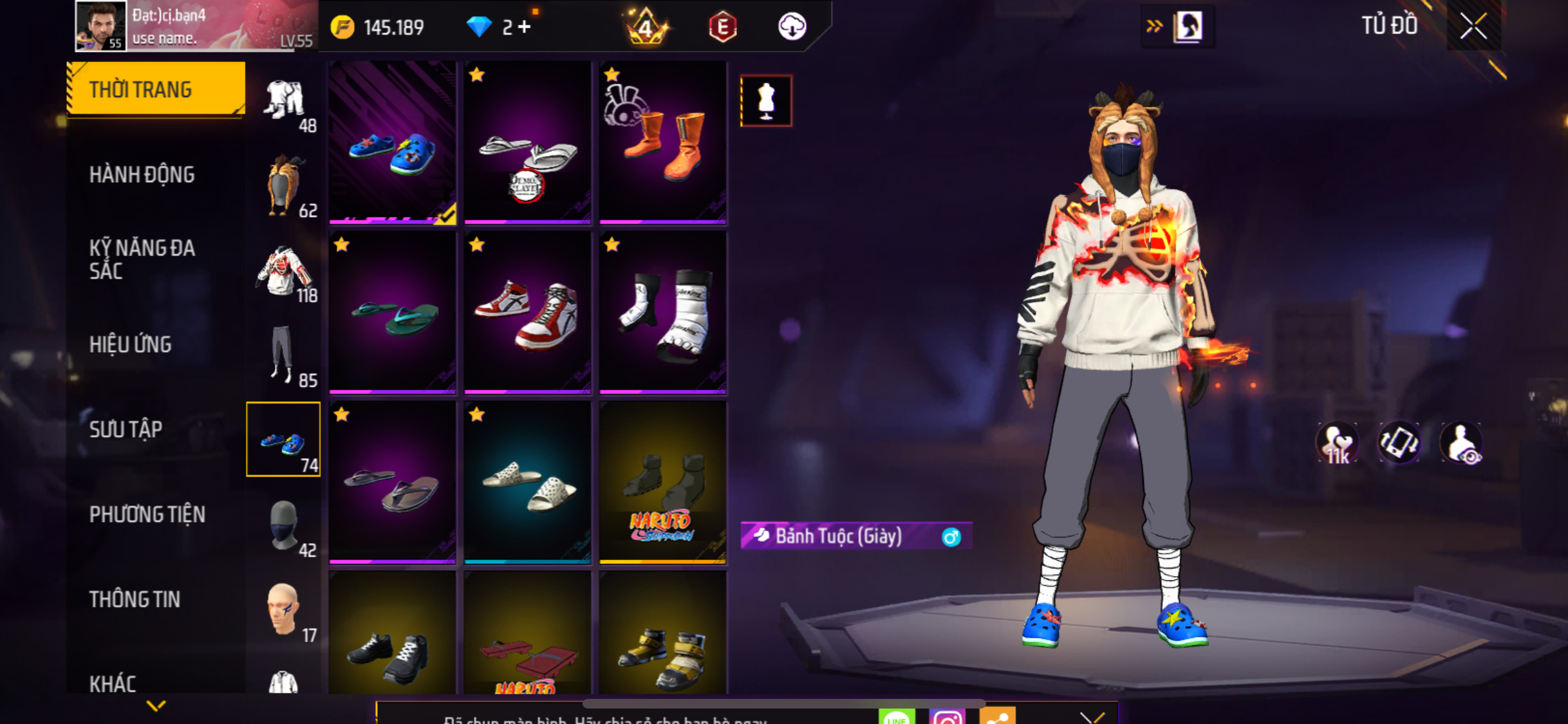Select the Kỹ Năng Đa Sắc menu

coord(142,259)
